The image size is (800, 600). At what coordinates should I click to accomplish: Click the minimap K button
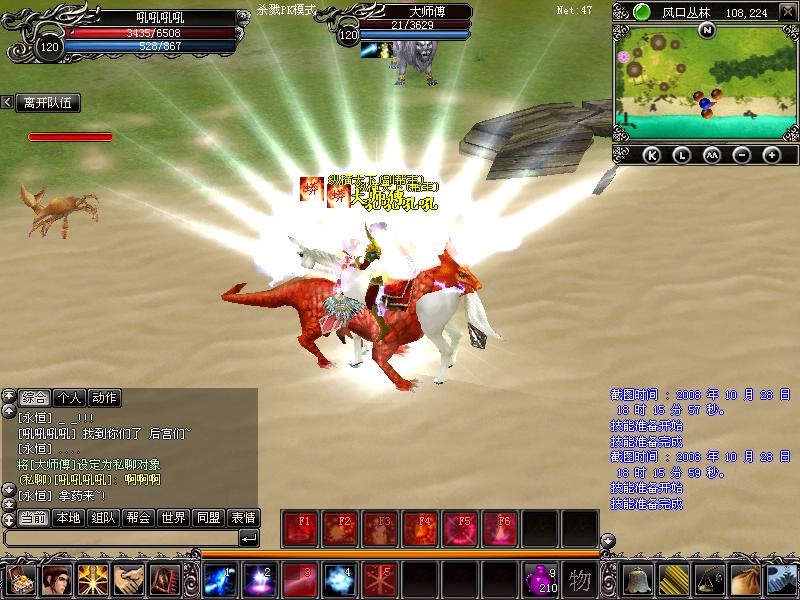point(651,155)
